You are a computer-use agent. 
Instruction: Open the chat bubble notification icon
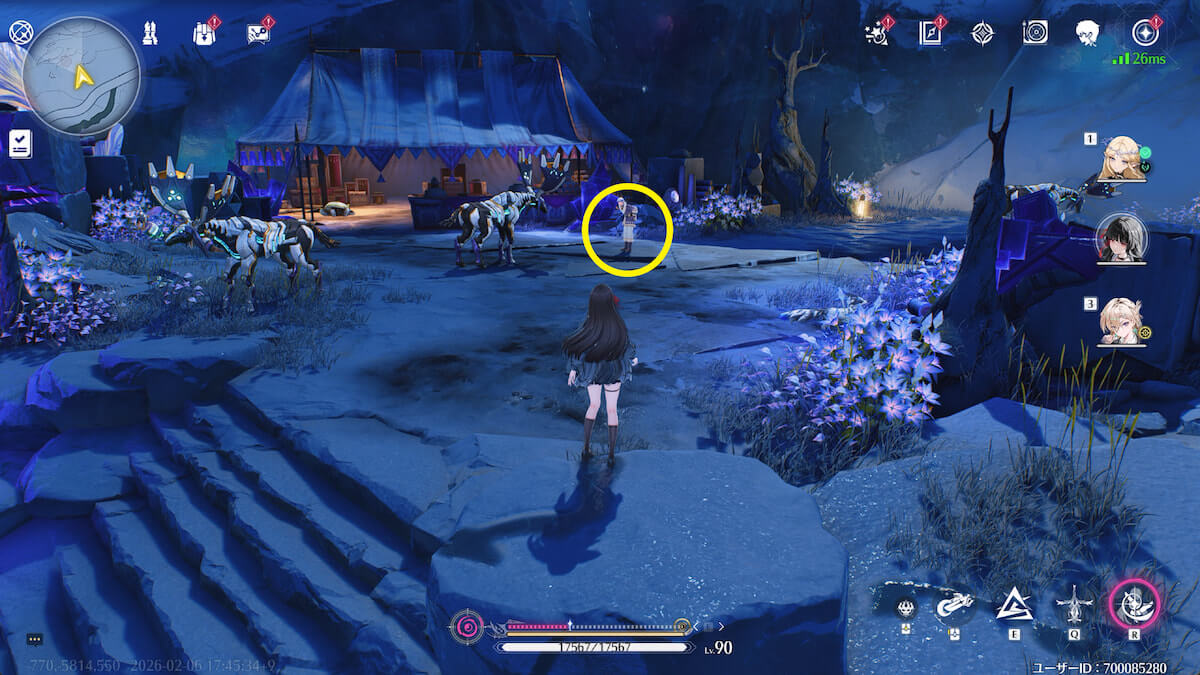click(258, 33)
